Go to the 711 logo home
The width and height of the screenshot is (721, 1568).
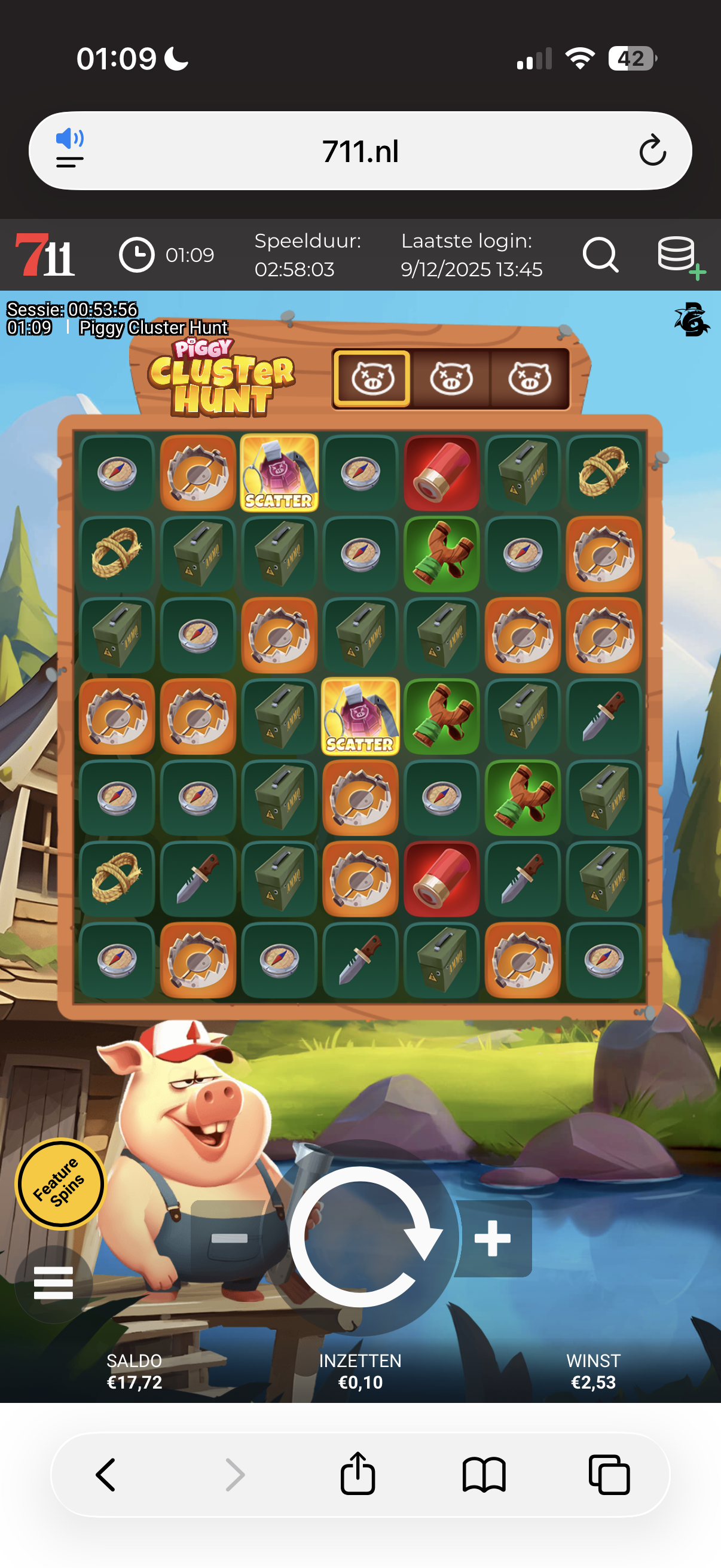pos(45,254)
